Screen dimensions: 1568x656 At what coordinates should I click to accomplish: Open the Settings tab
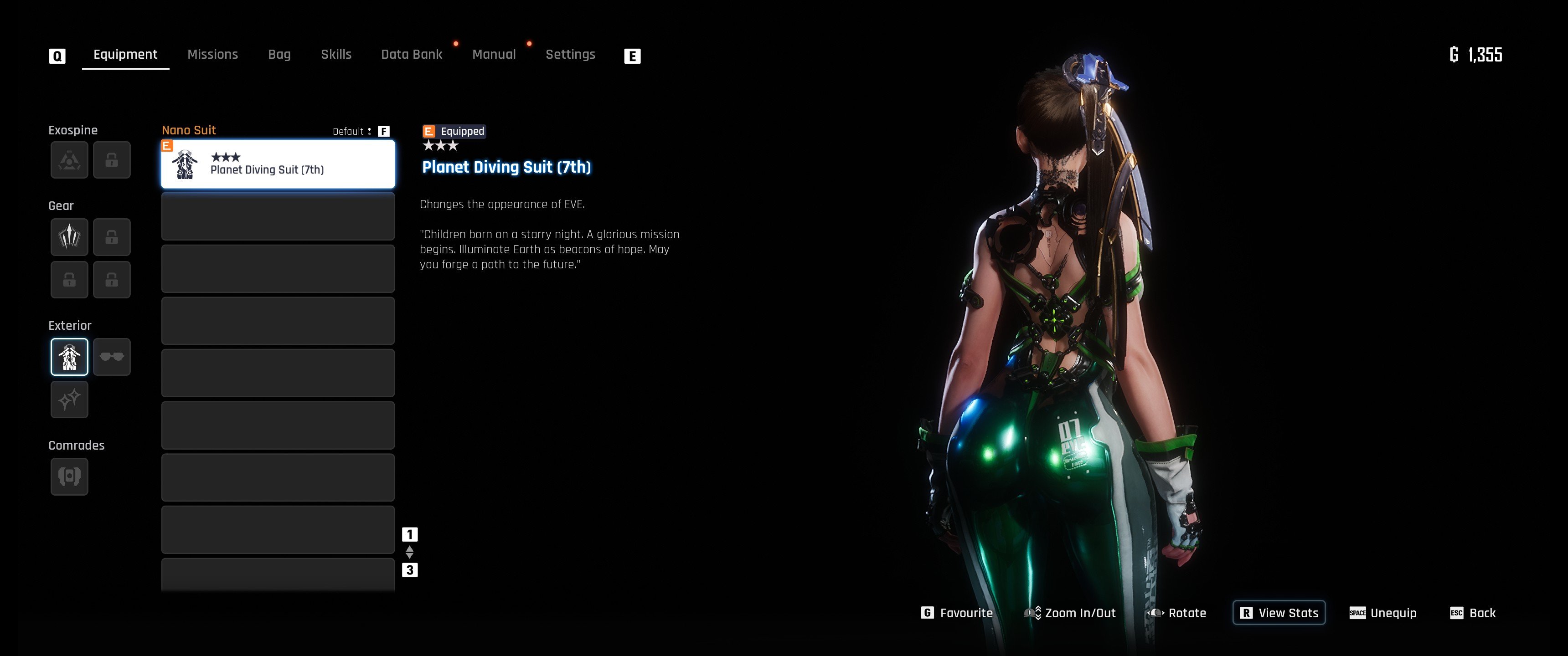[570, 54]
